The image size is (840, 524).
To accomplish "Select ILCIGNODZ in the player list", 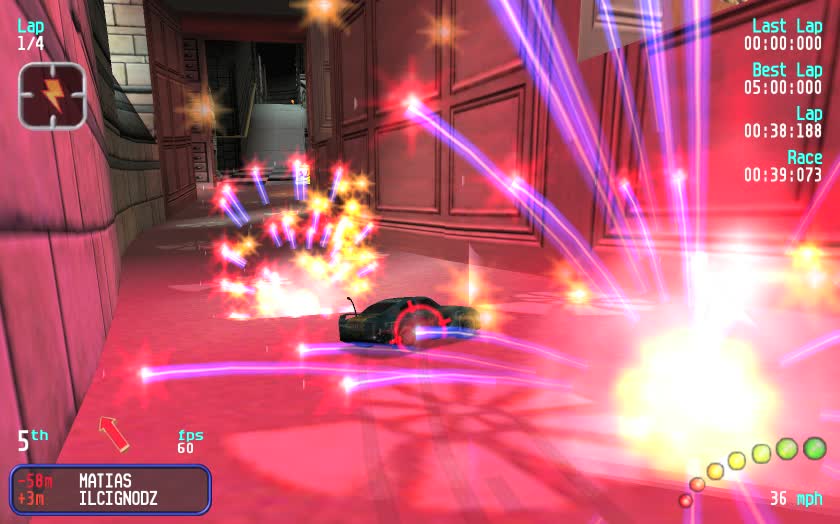I will coord(118,497).
